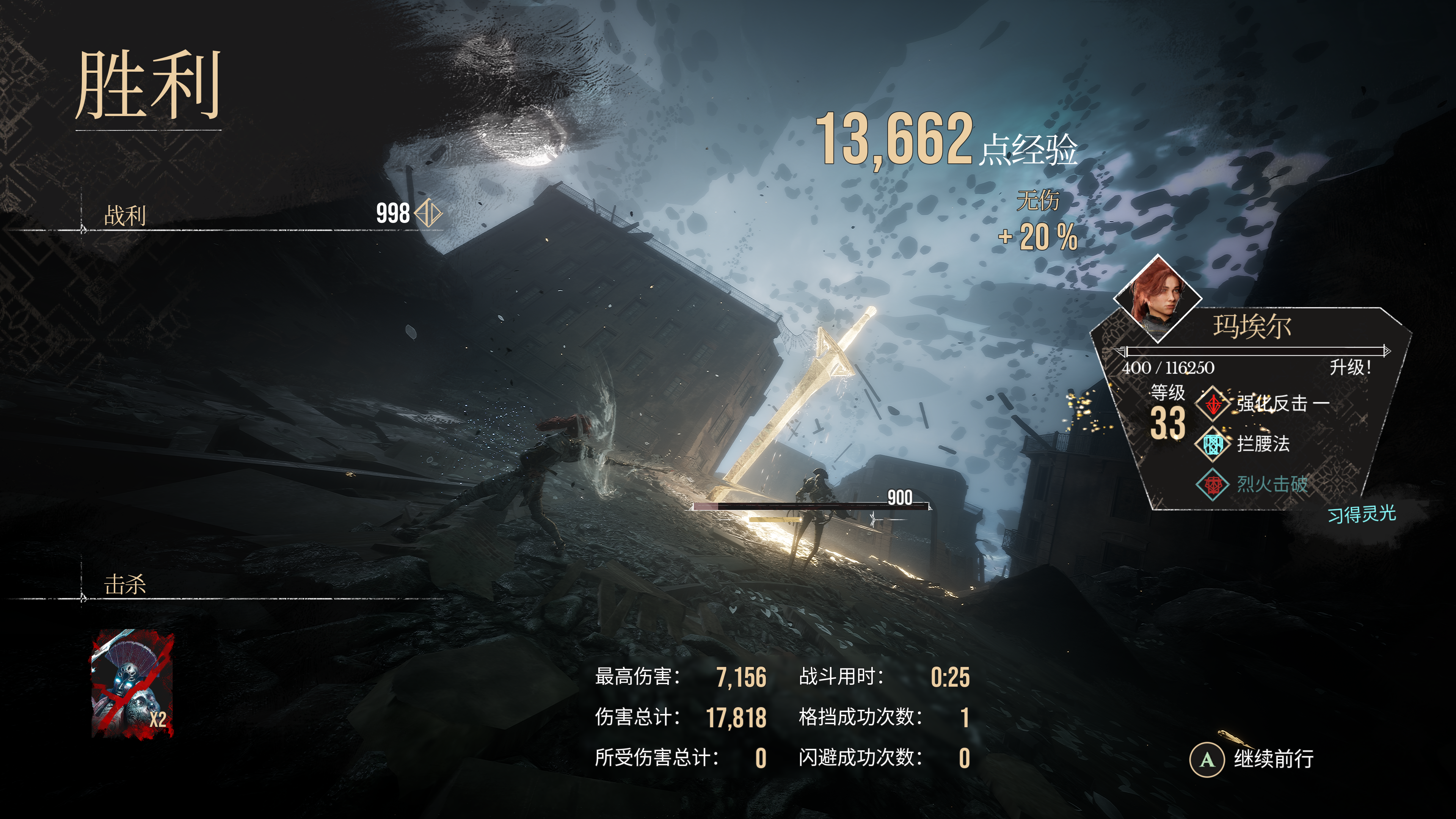
Task: Select Maelle's character portrait
Action: [1158, 298]
